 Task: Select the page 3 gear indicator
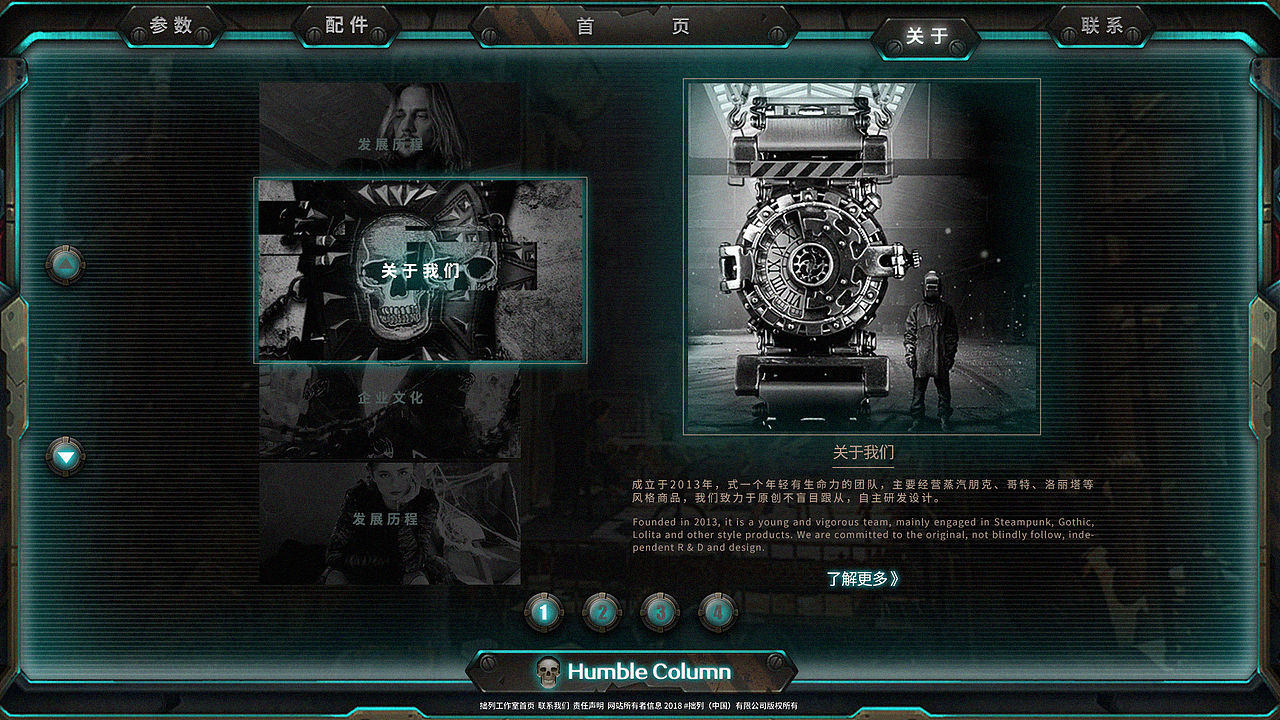coord(661,611)
